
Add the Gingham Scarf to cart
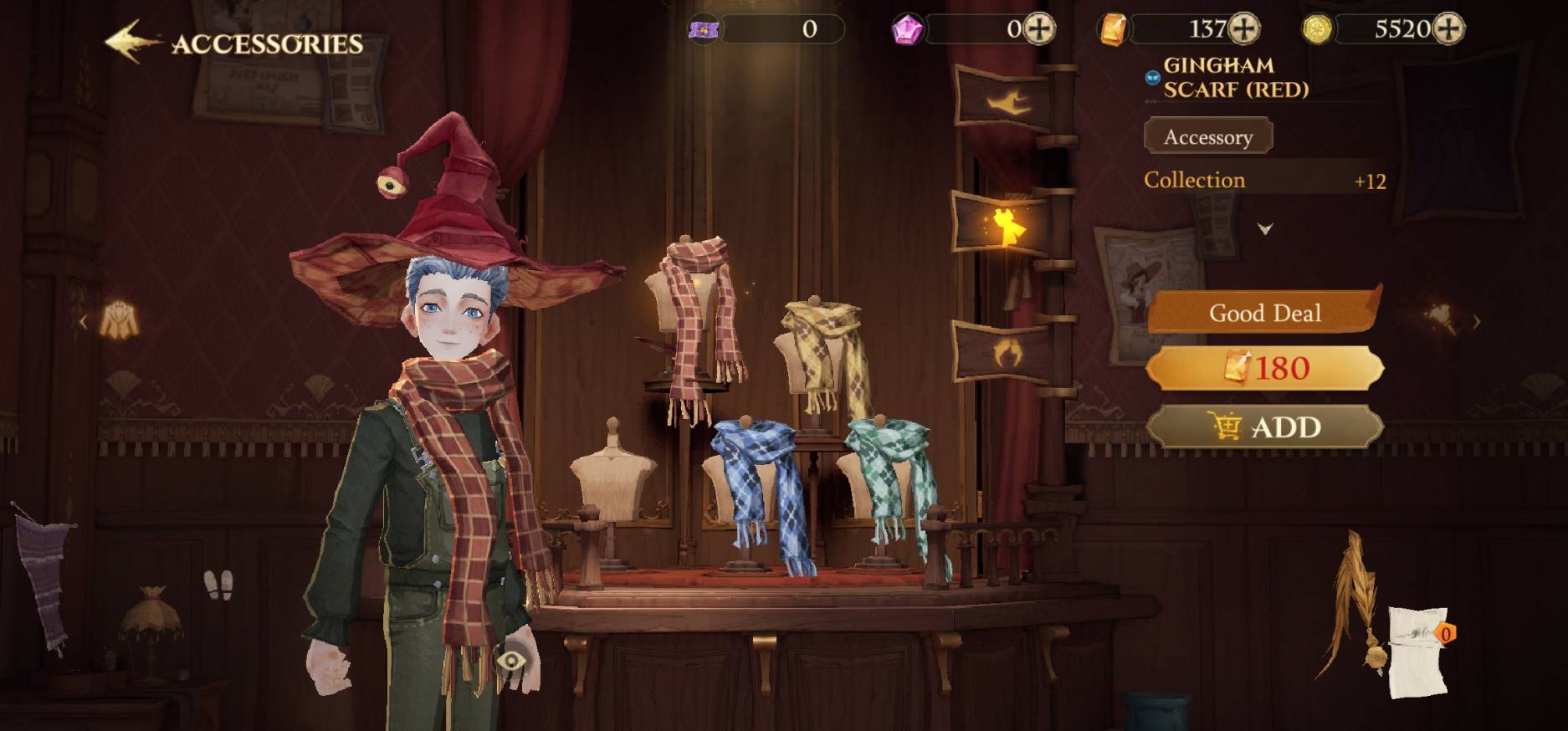tap(1264, 427)
